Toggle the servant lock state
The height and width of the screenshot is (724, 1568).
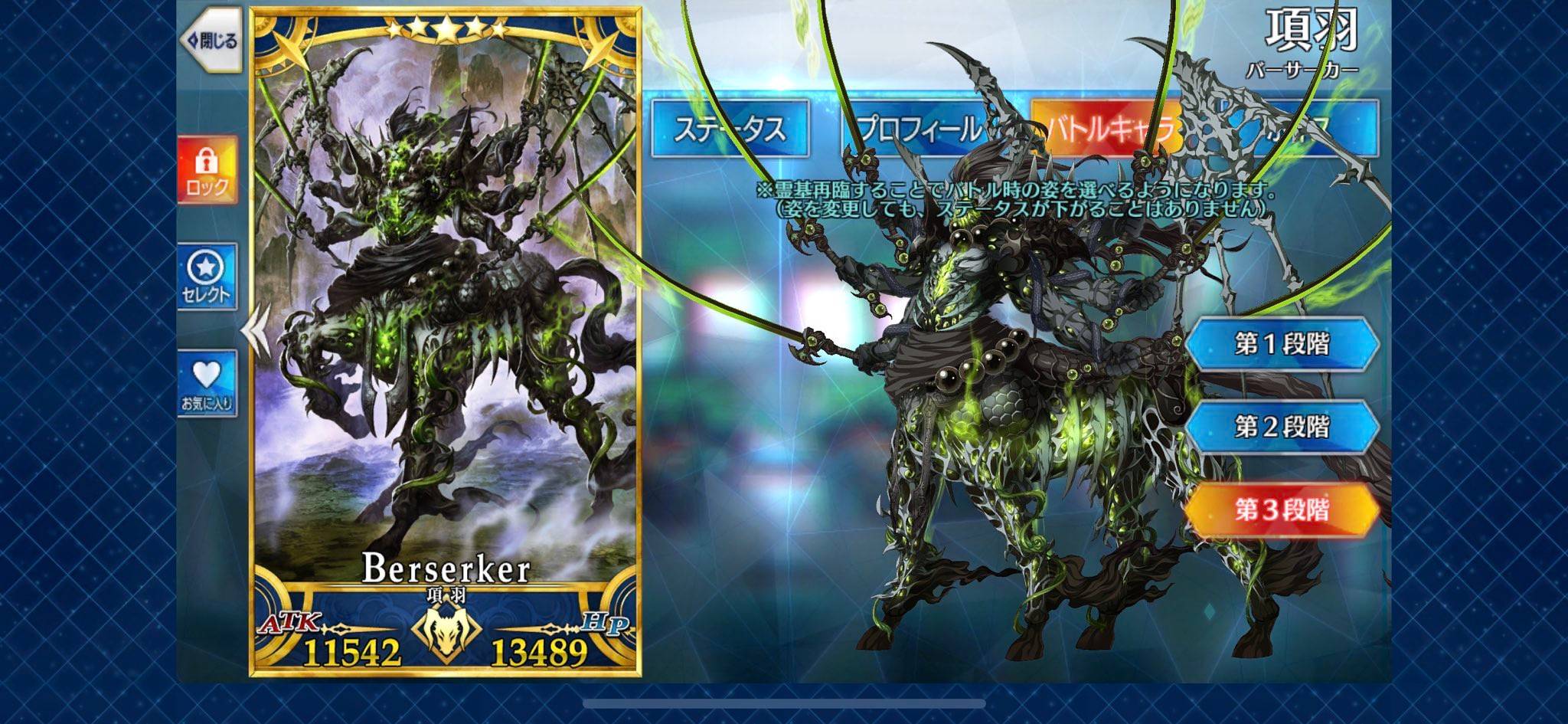pos(207,170)
